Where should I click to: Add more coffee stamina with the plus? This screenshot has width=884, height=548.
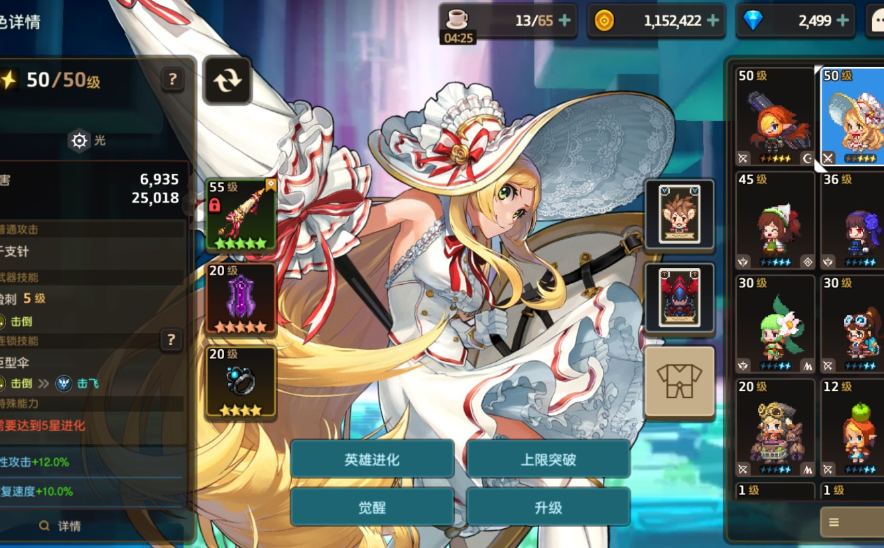[x=565, y=20]
